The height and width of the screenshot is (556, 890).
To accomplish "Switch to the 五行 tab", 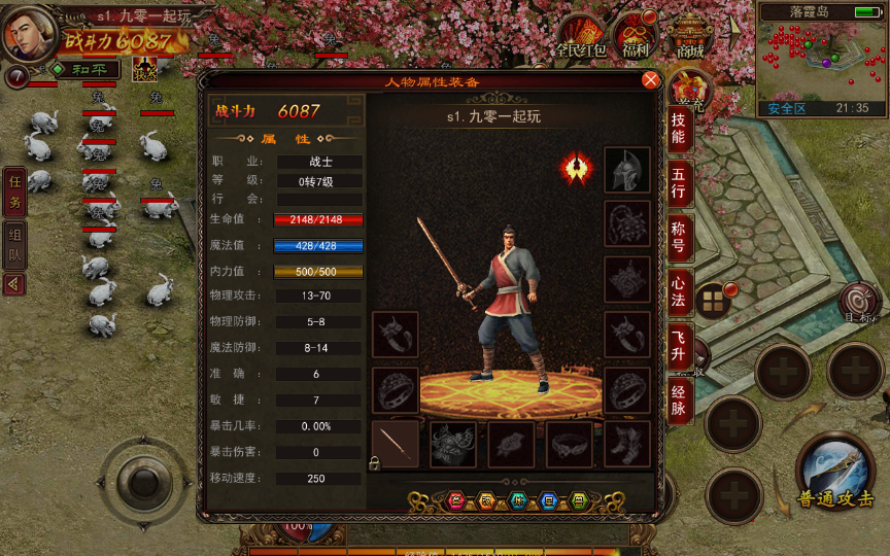I will pos(679,181).
